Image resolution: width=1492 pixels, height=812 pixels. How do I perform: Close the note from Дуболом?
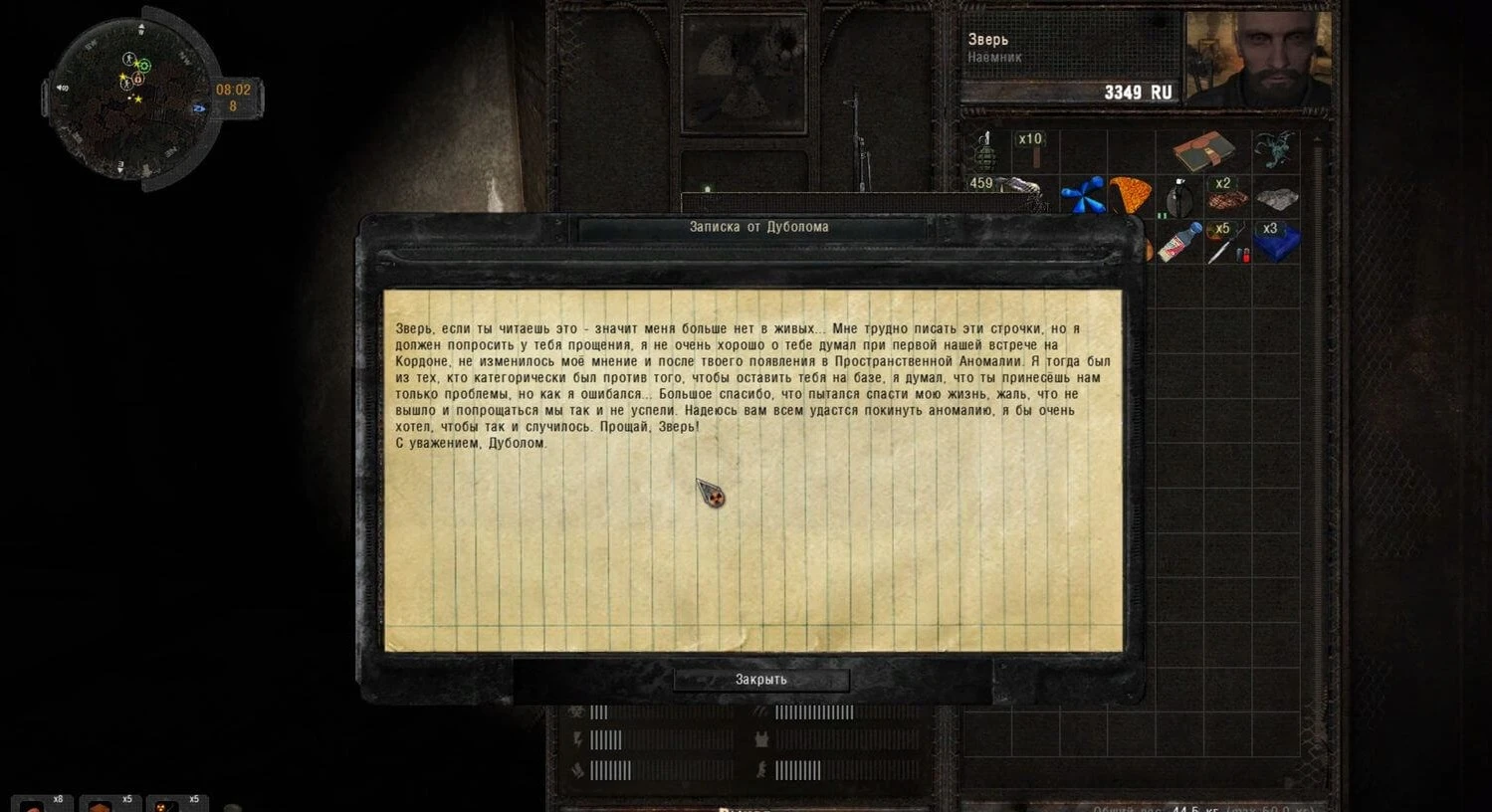pyautogui.click(x=760, y=680)
